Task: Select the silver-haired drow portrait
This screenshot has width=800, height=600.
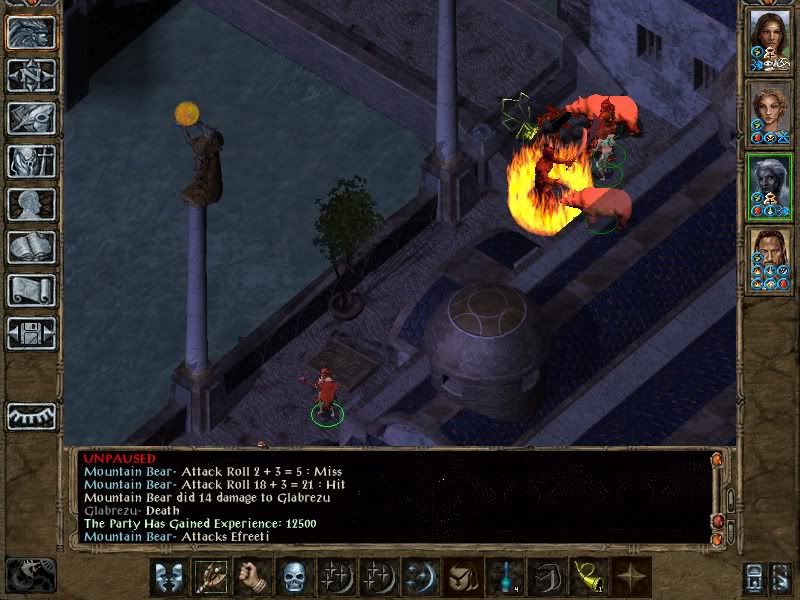Action: point(770,185)
